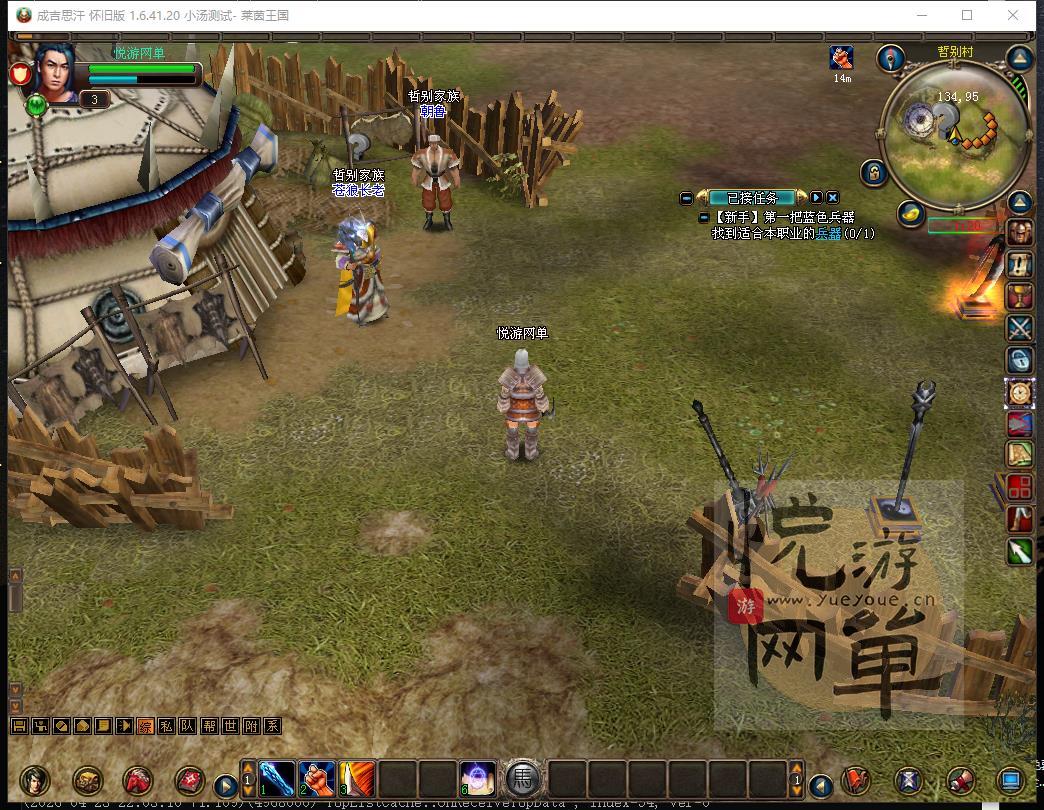The image size is (1044, 810).
Task: Click the red shield icon beside the portrait
Action: 19,73
